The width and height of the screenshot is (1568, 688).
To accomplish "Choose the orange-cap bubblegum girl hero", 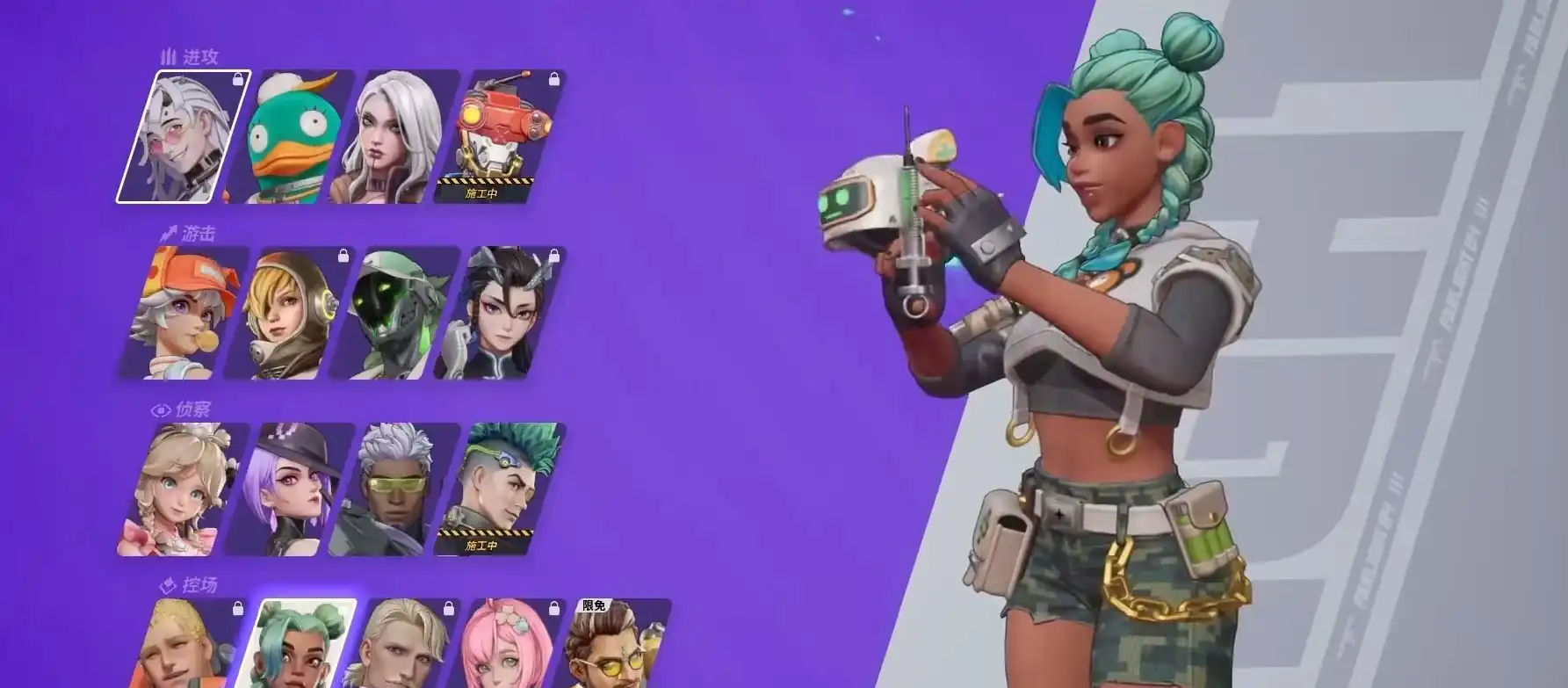I will coord(184,313).
